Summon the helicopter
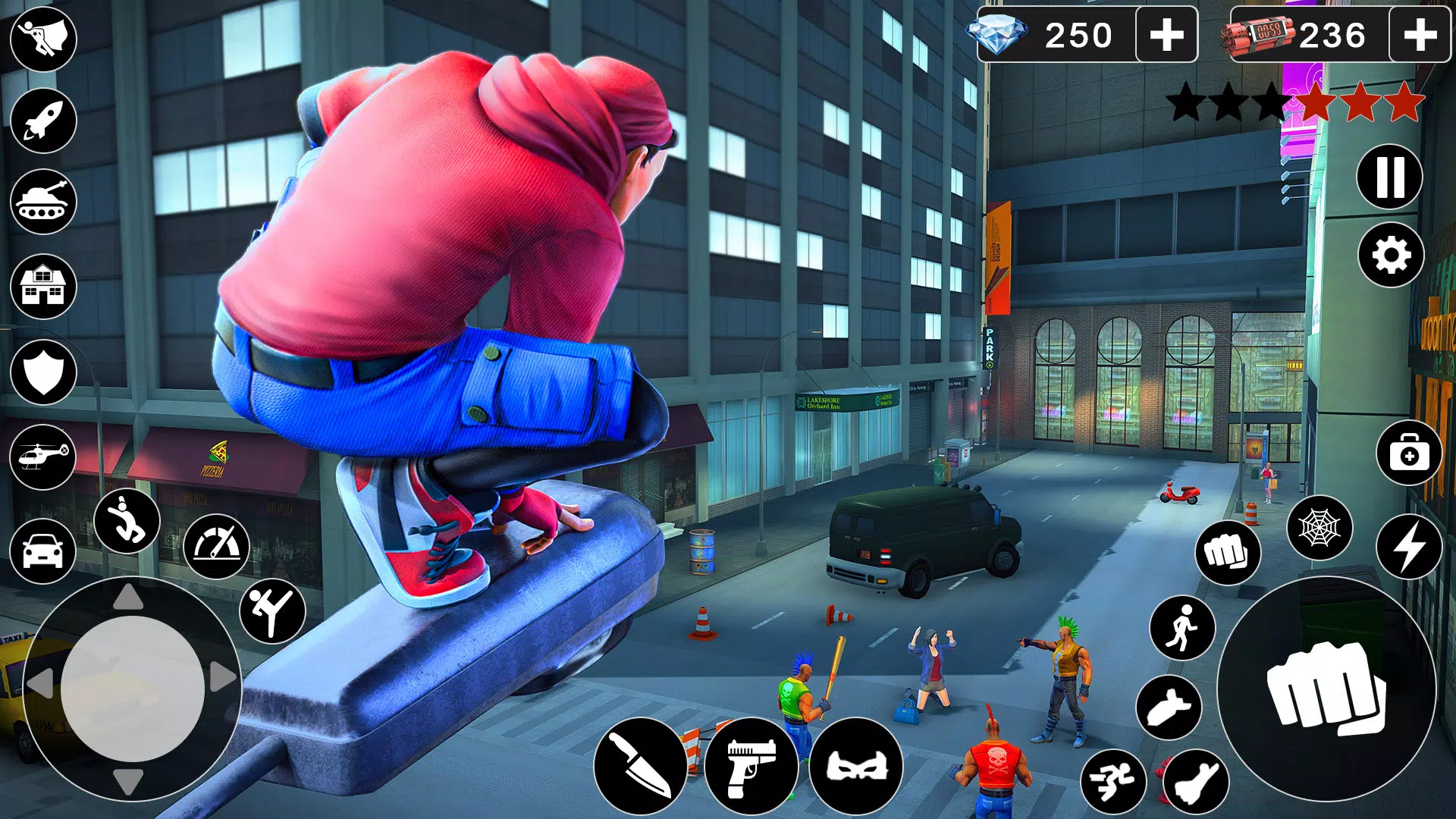1456x819 pixels. (43, 455)
